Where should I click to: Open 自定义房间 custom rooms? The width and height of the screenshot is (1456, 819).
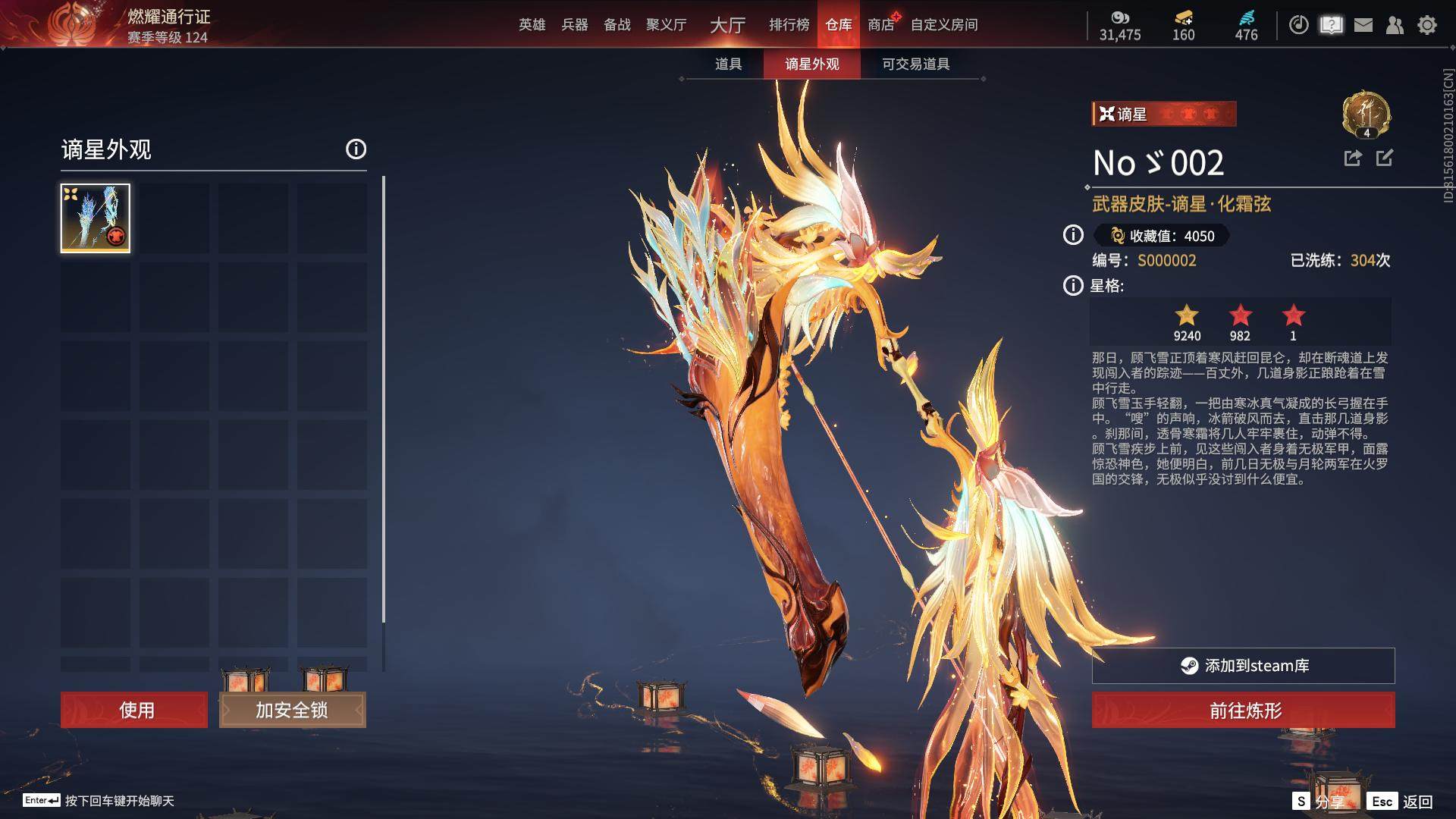point(943,25)
